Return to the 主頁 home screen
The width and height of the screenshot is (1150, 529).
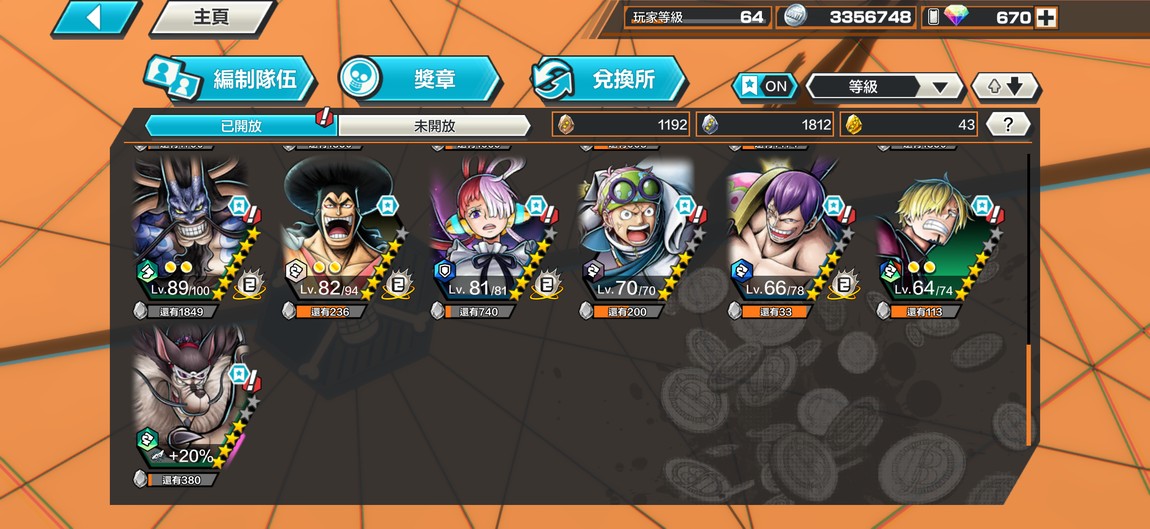(x=212, y=17)
